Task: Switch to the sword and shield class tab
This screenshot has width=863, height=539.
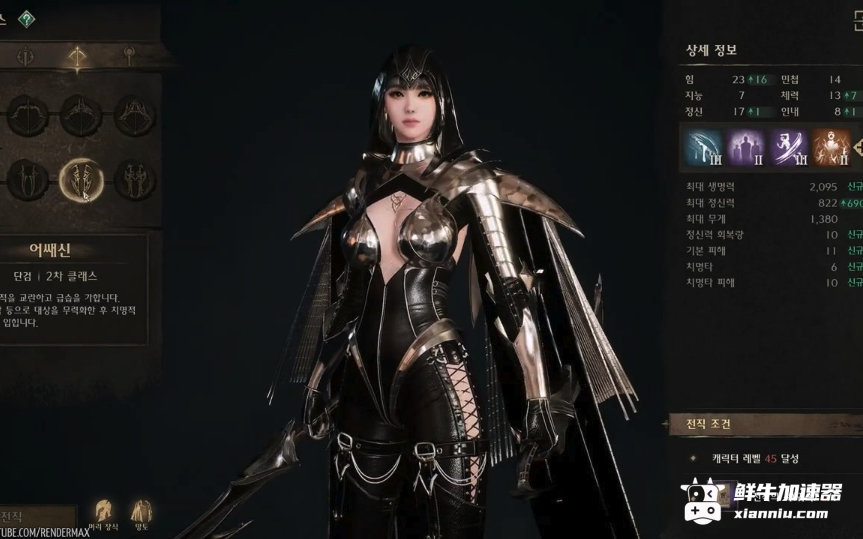Action: 26,57
